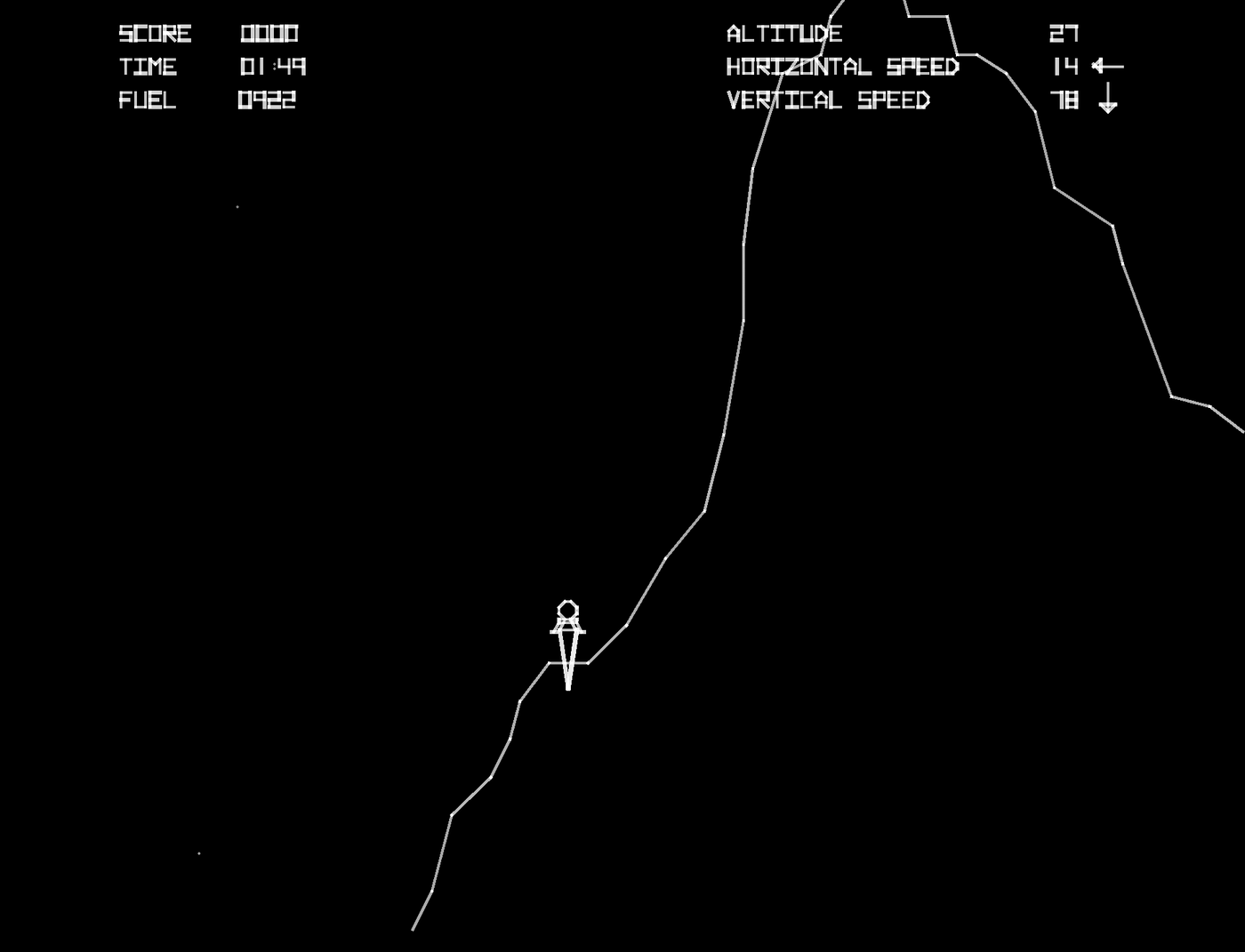Viewport: 1245px width, 952px height.
Task: Click the star near the upper left
Action: pyautogui.click(x=238, y=206)
